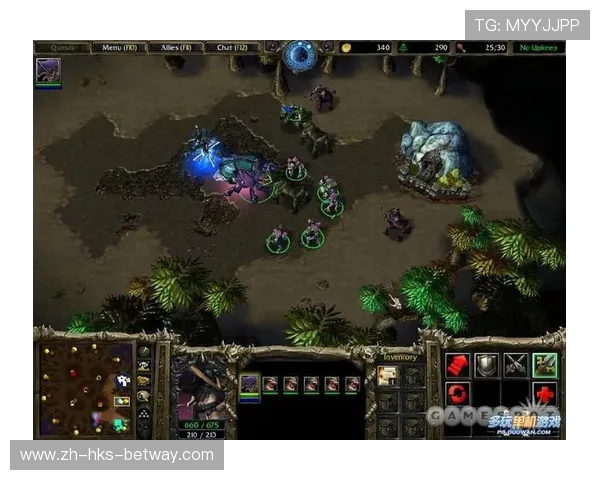Image resolution: width=600 pixels, height=480 pixels.
Task: Select the hero icon below Quests
Action: [48, 71]
